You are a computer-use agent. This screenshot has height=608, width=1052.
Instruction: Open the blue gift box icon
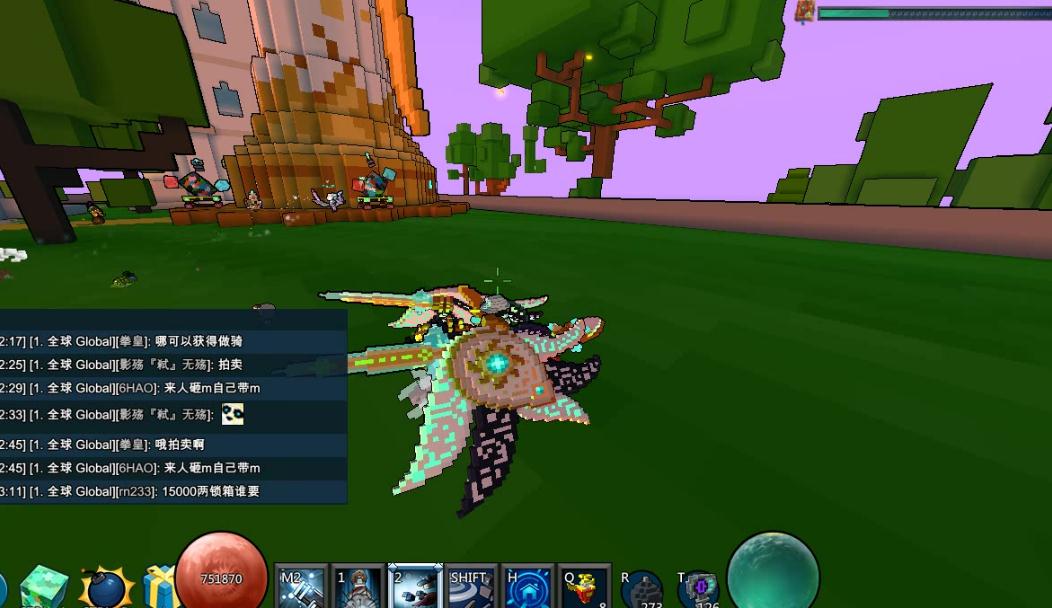(159, 587)
